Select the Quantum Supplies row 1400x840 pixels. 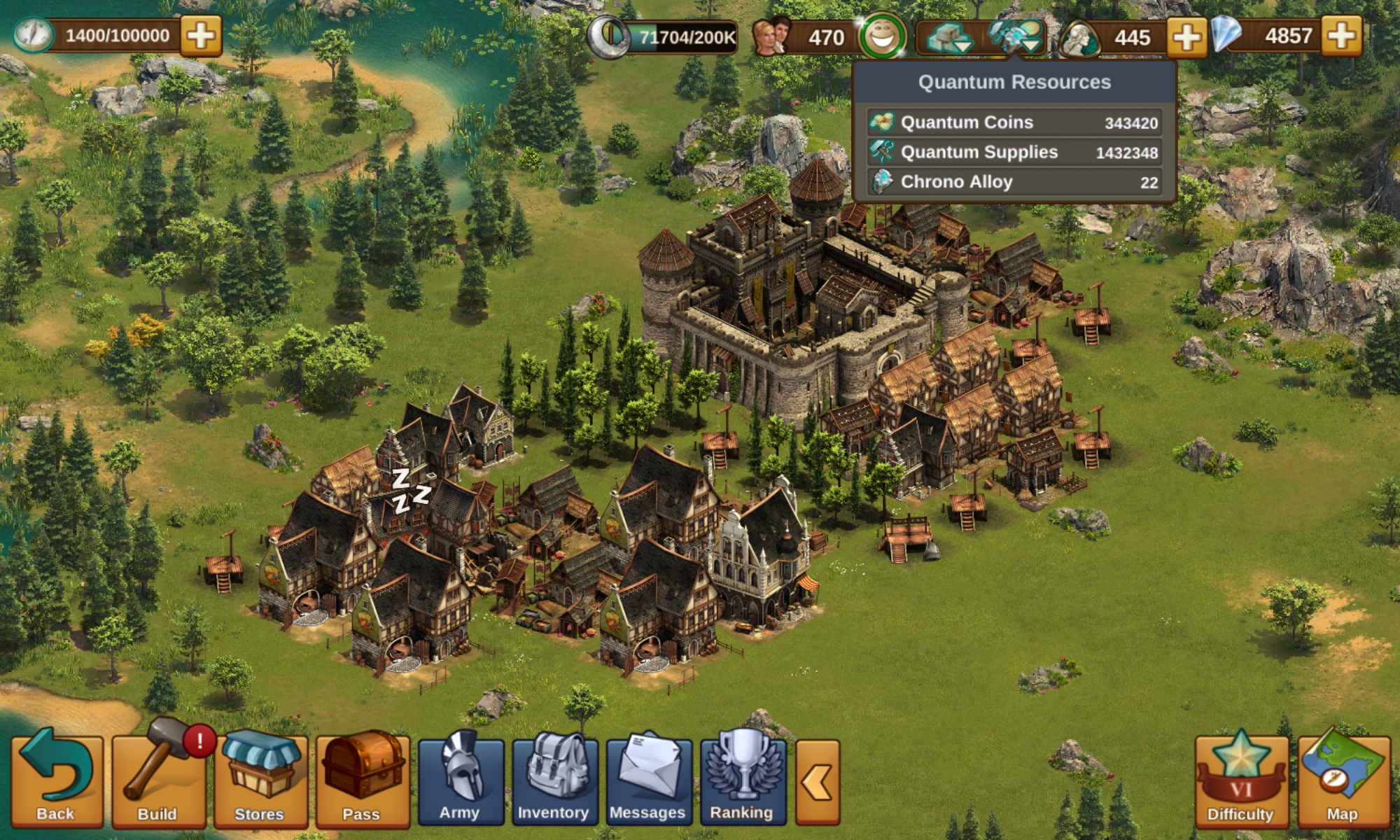coord(1014,153)
